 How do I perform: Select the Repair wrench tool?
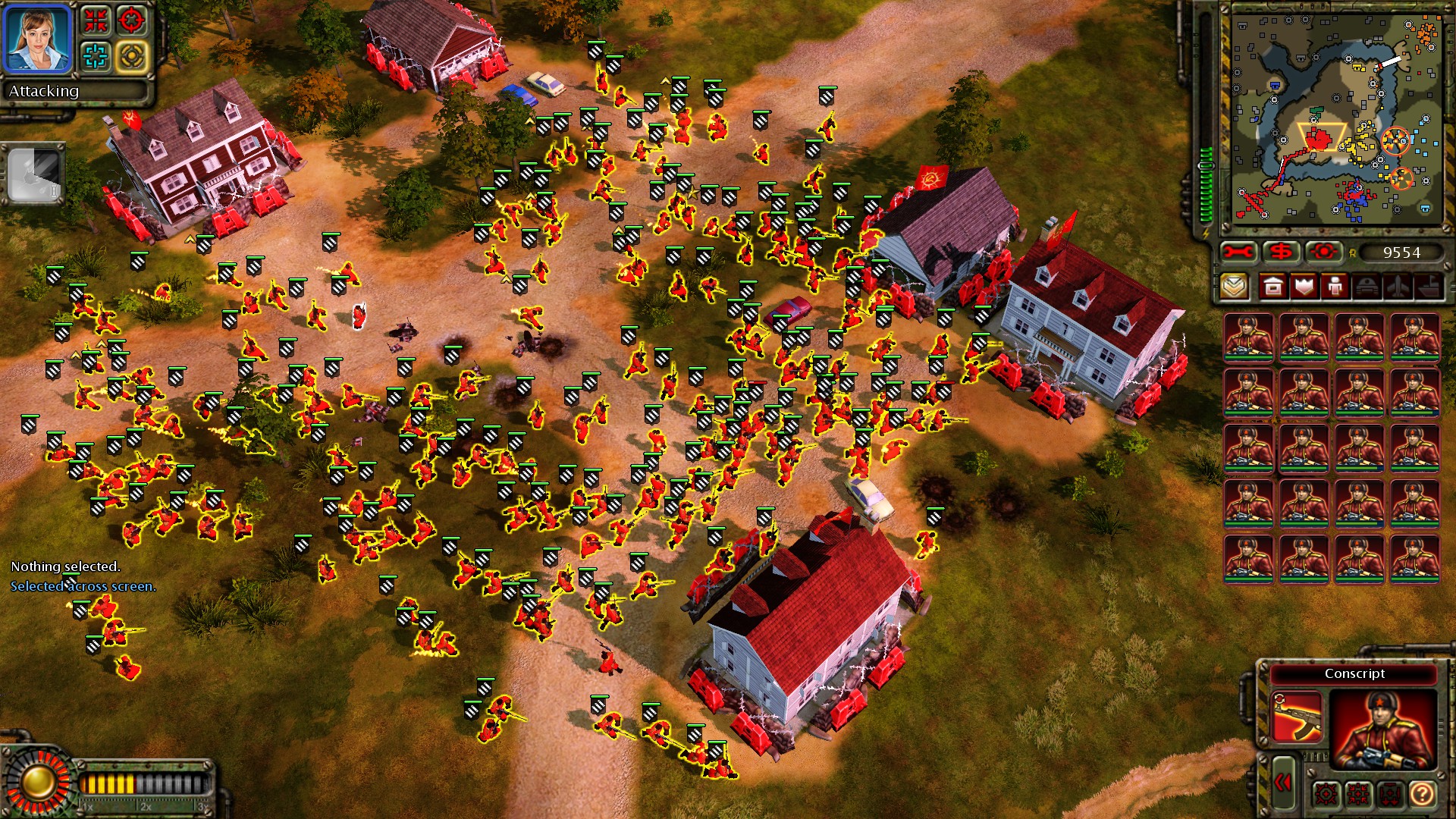point(1238,250)
